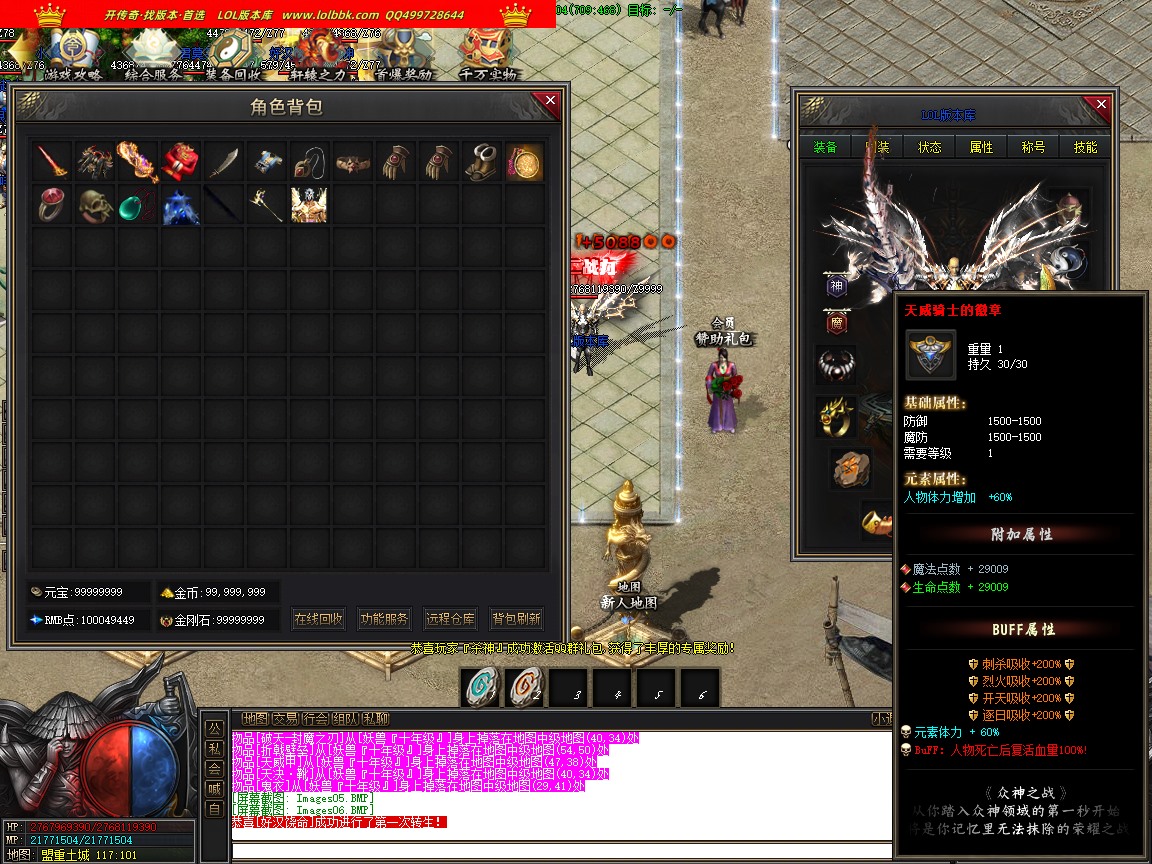Image resolution: width=1152 pixels, height=864 pixels.
Task: Use the first hotbar scroll slot
Action: click(483, 688)
